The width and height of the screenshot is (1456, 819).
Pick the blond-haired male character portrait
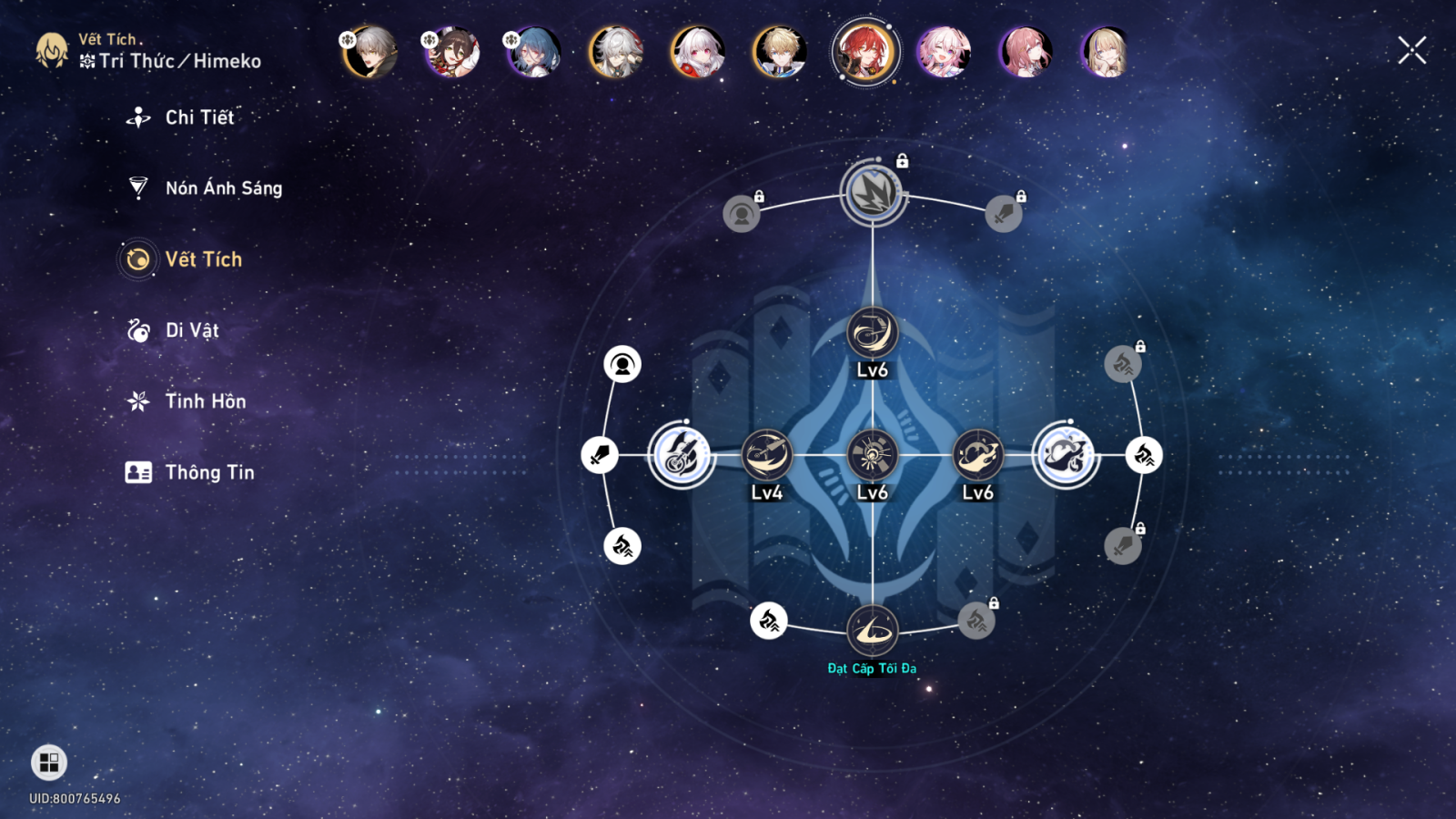(x=780, y=52)
